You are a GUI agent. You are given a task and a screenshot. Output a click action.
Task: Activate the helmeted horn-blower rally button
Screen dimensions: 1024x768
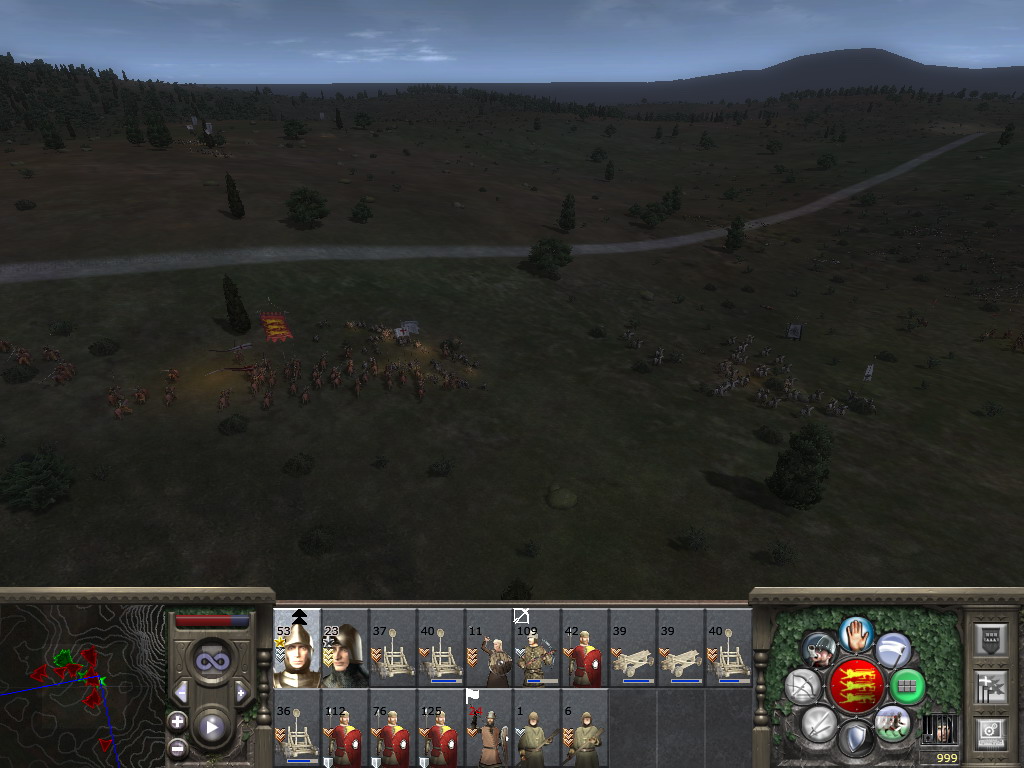[x=818, y=650]
